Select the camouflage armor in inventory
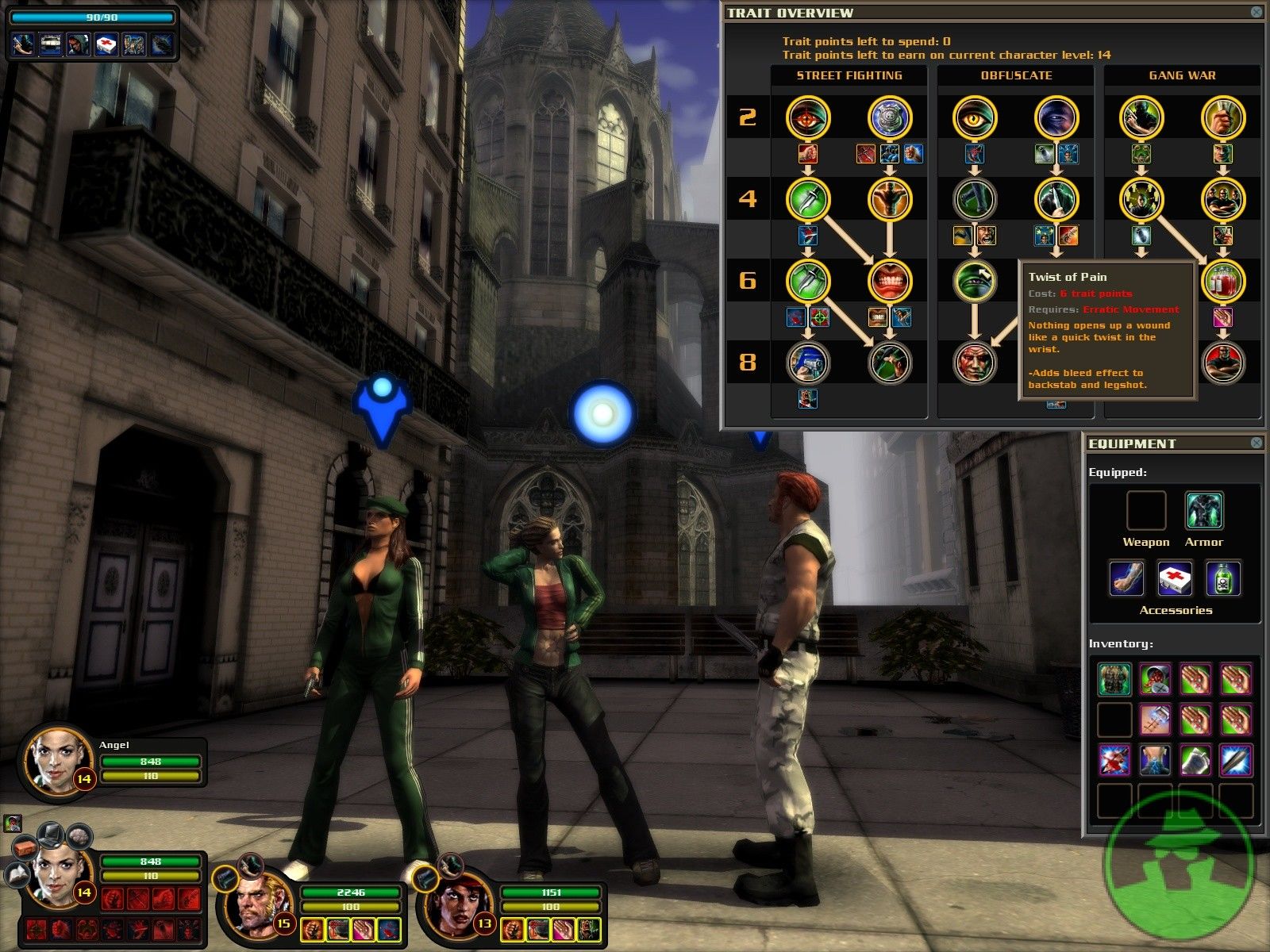1270x952 pixels. pyautogui.click(x=1114, y=679)
